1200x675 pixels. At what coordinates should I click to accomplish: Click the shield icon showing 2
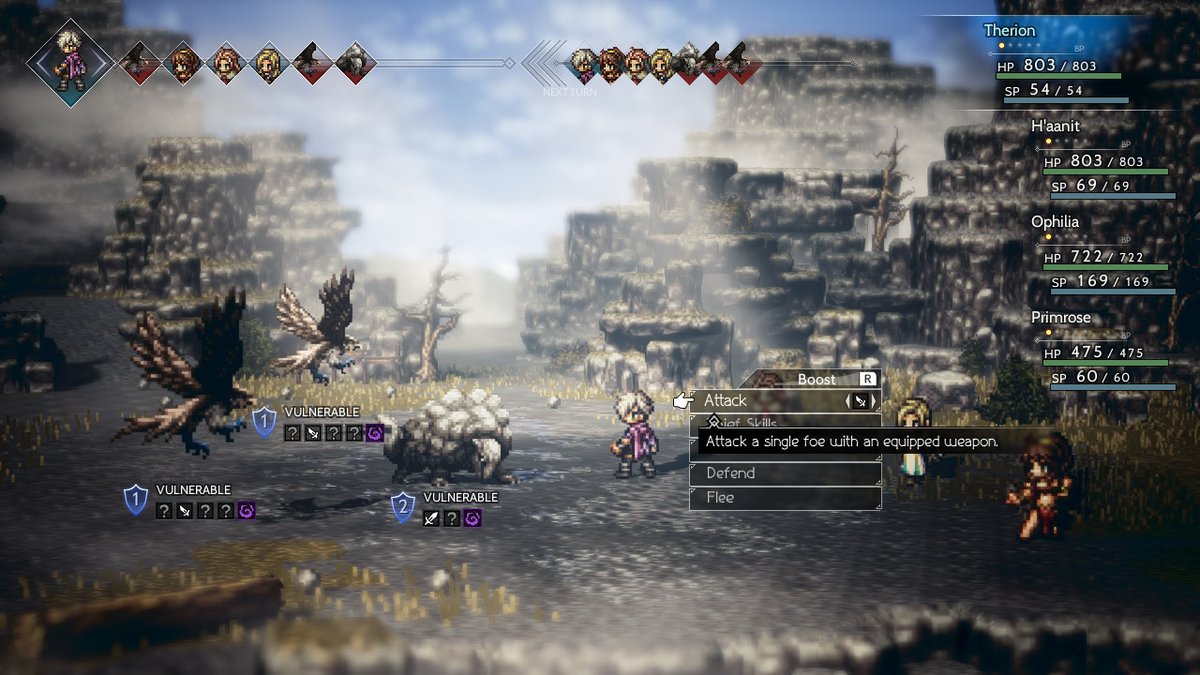coord(402,506)
